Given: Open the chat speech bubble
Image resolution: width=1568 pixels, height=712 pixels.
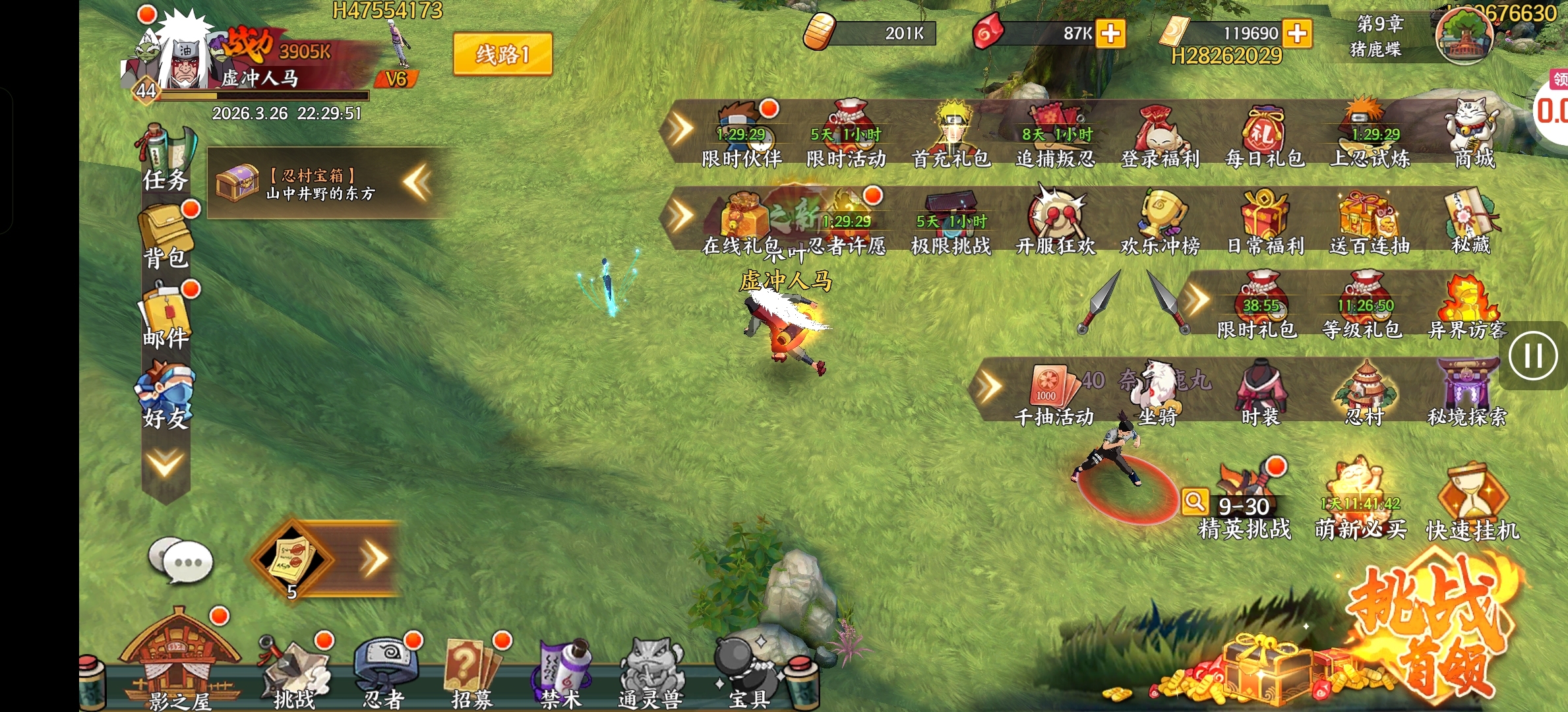Looking at the screenshot, I should point(181,560).
